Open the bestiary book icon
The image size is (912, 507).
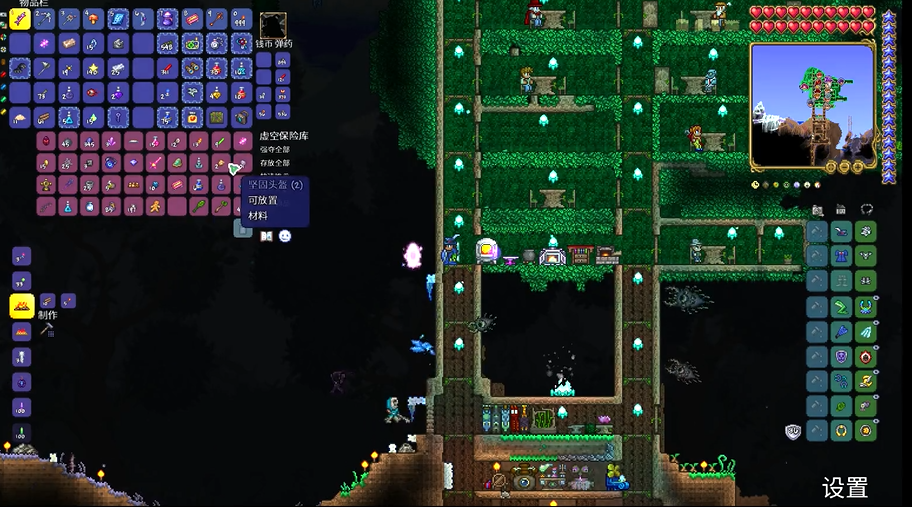coord(266,236)
